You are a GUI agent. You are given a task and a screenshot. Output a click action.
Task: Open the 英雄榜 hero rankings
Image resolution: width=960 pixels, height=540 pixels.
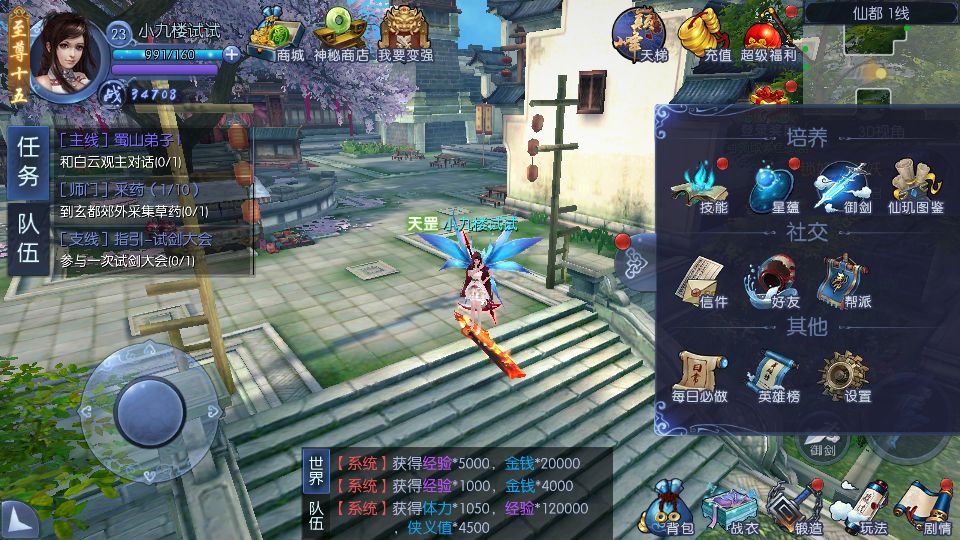[777, 376]
